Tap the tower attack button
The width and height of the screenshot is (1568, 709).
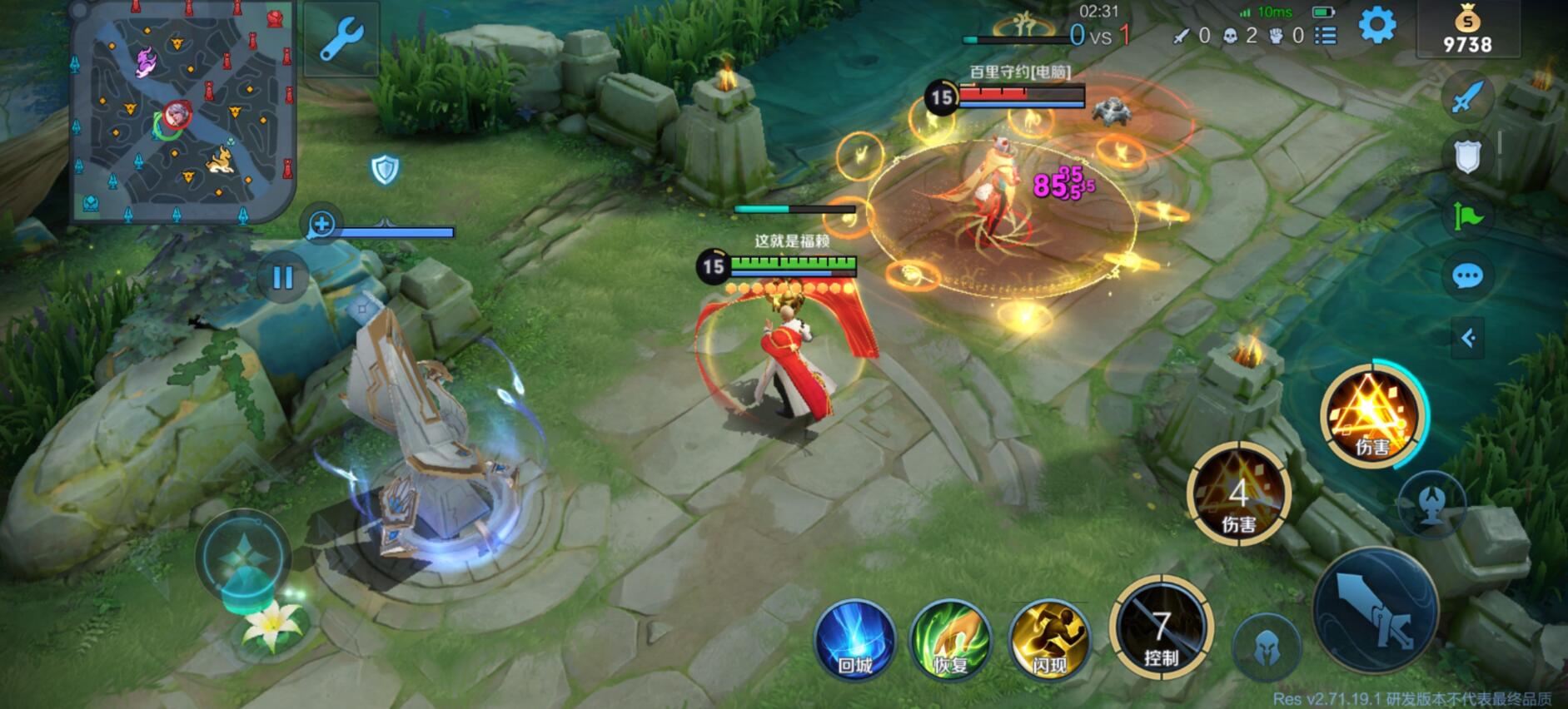tap(1431, 503)
